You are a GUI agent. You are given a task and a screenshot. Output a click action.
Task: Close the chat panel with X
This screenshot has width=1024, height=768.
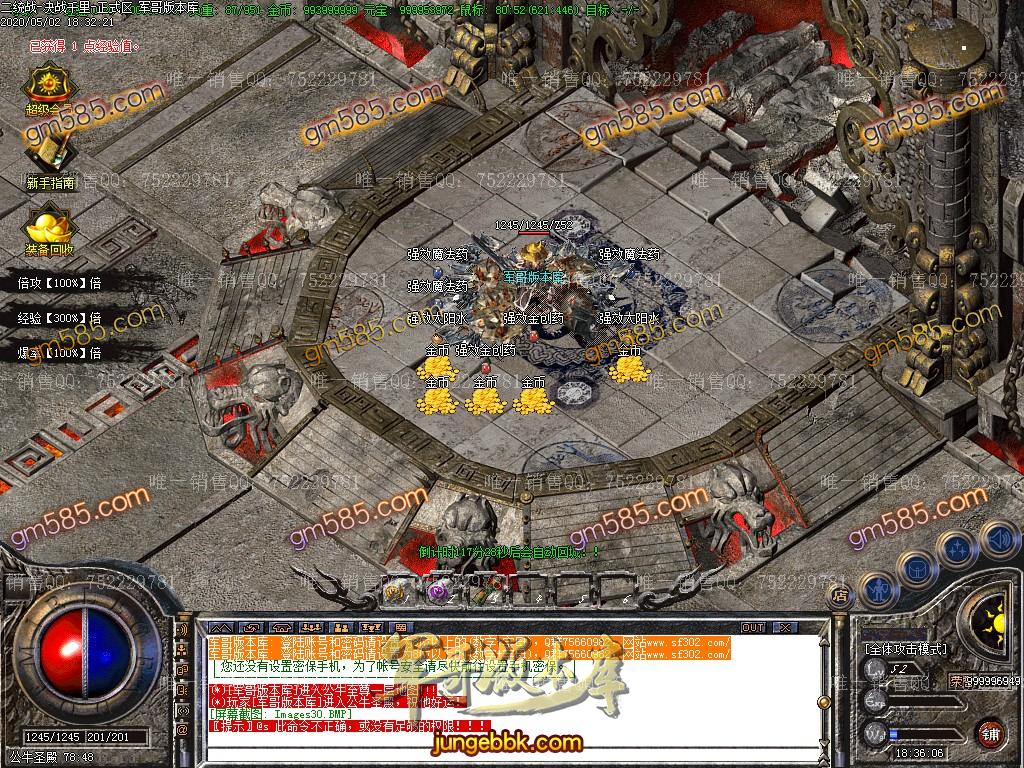(787, 627)
